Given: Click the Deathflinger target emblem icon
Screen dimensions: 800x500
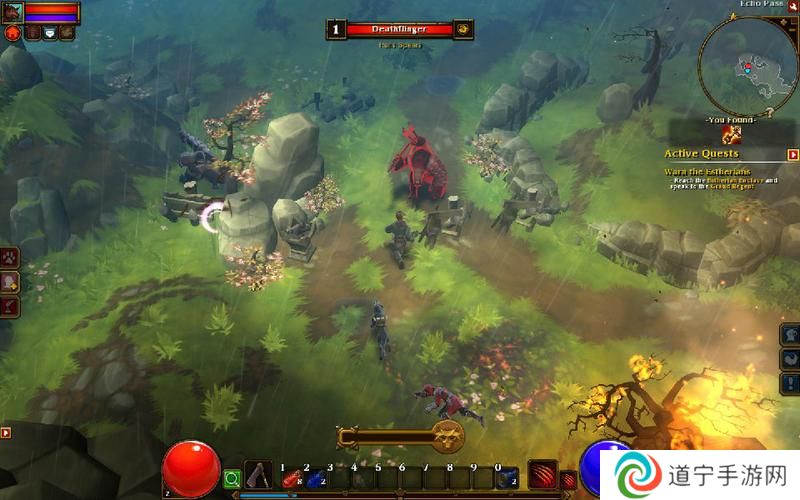Looking at the screenshot, I should point(463,30).
